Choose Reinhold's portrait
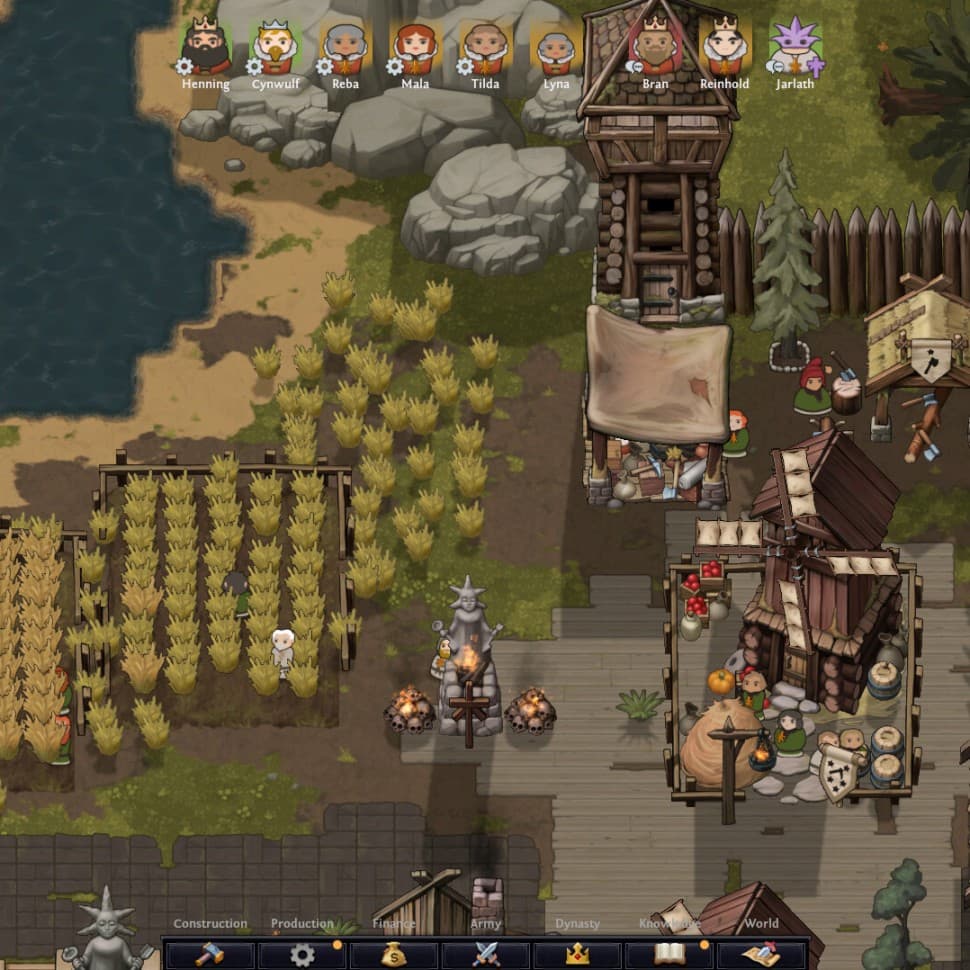 [x=724, y=45]
